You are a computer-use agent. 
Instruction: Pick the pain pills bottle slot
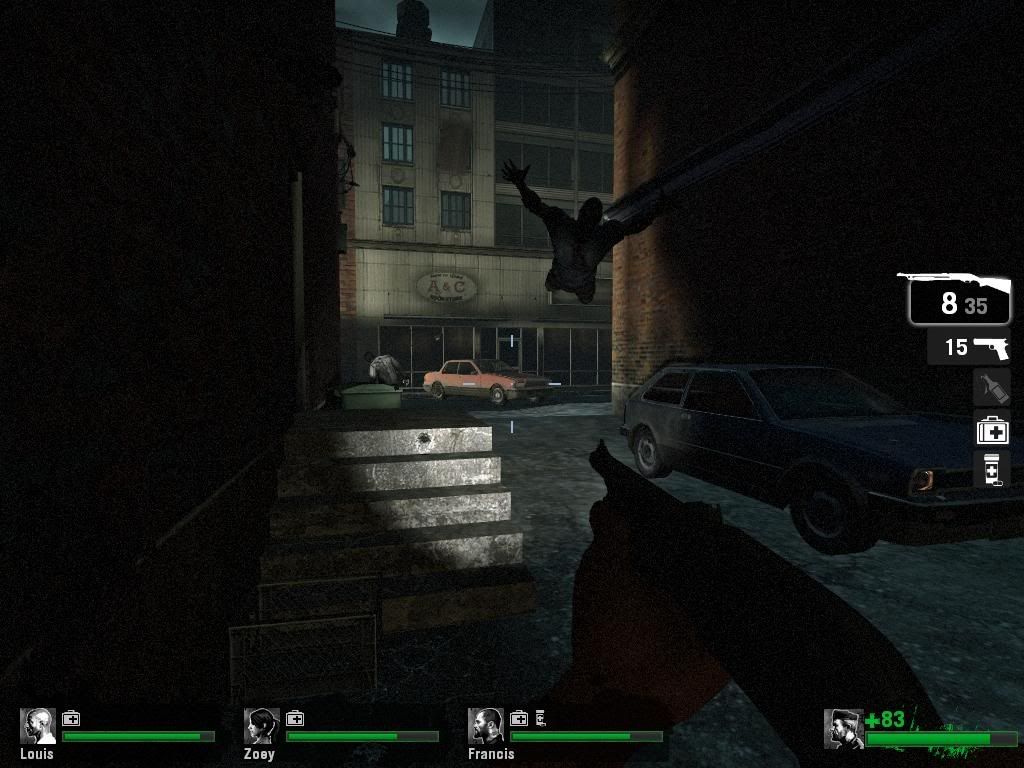click(991, 469)
